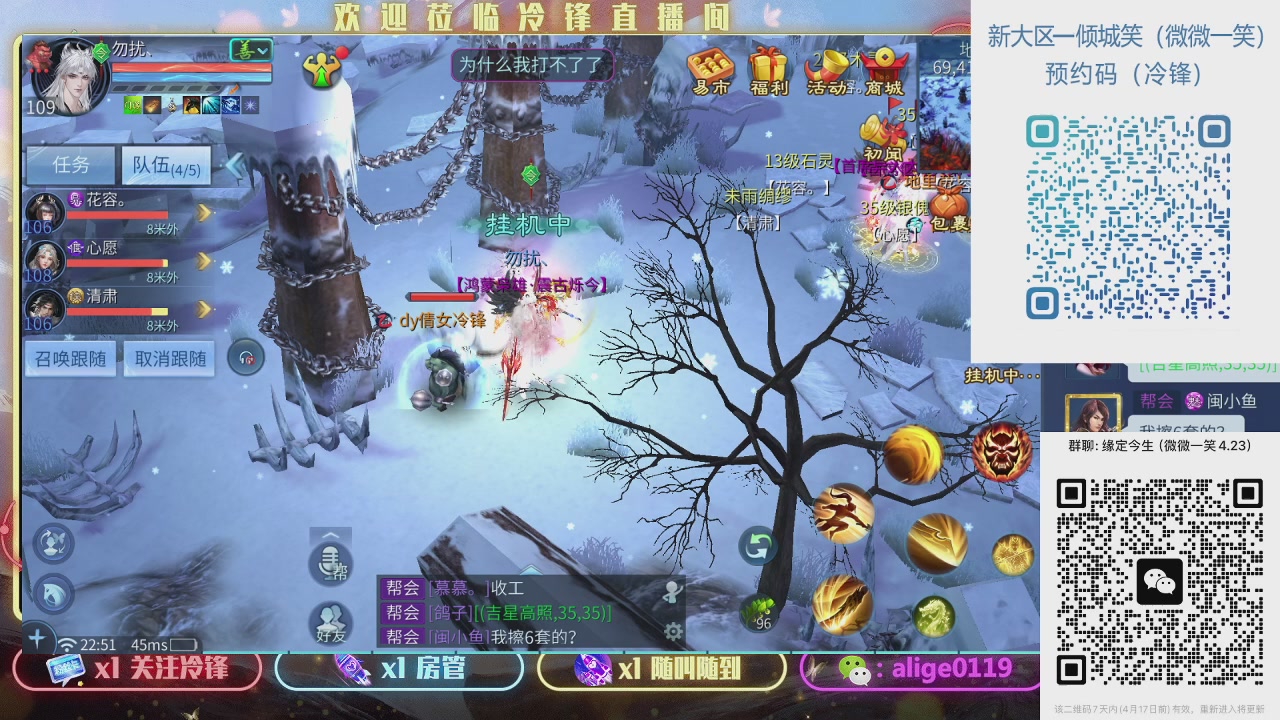The width and height of the screenshot is (1280, 720).
Task: Open the 易市 abacus market icon
Action: click(x=711, y=70)
